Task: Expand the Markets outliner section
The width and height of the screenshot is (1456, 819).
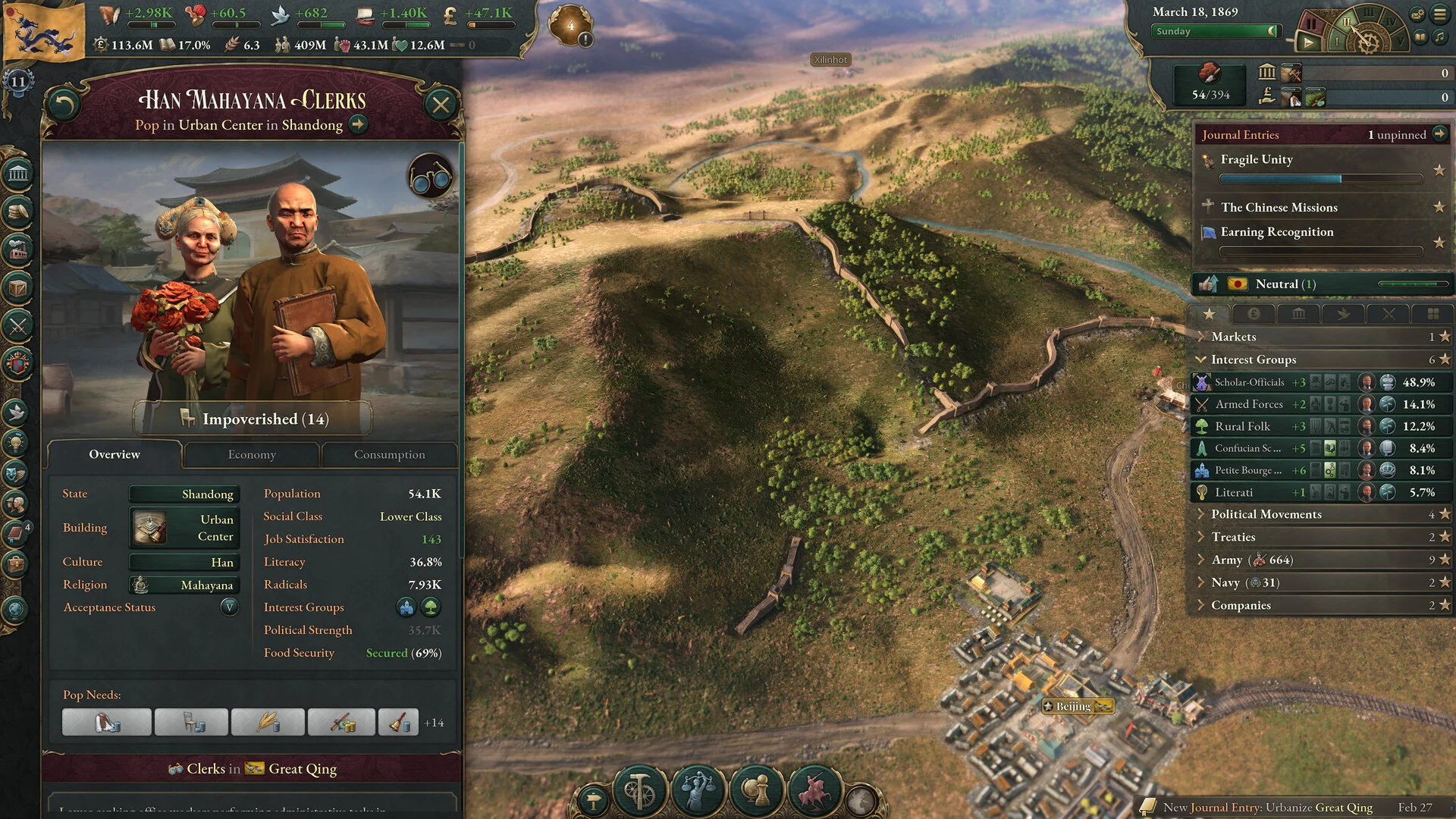Action: point(1234,337)
